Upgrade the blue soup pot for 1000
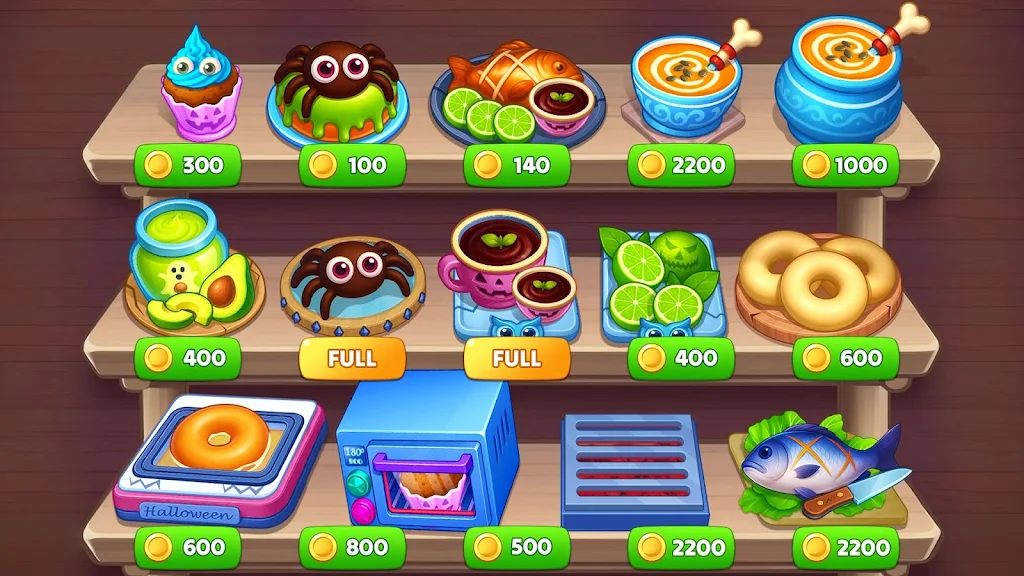 tap(845, 166)
